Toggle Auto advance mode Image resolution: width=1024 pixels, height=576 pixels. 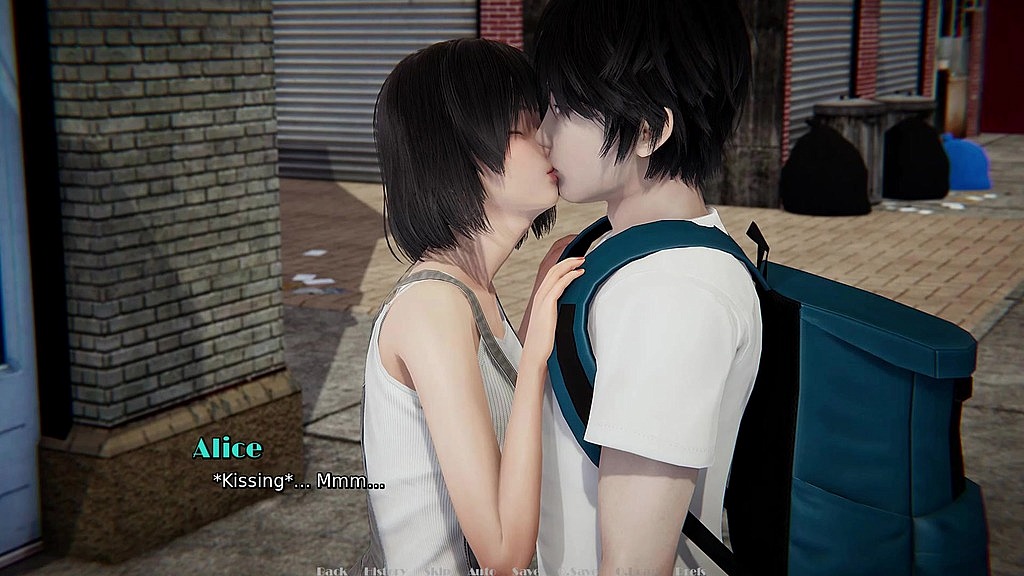[481, 571]
